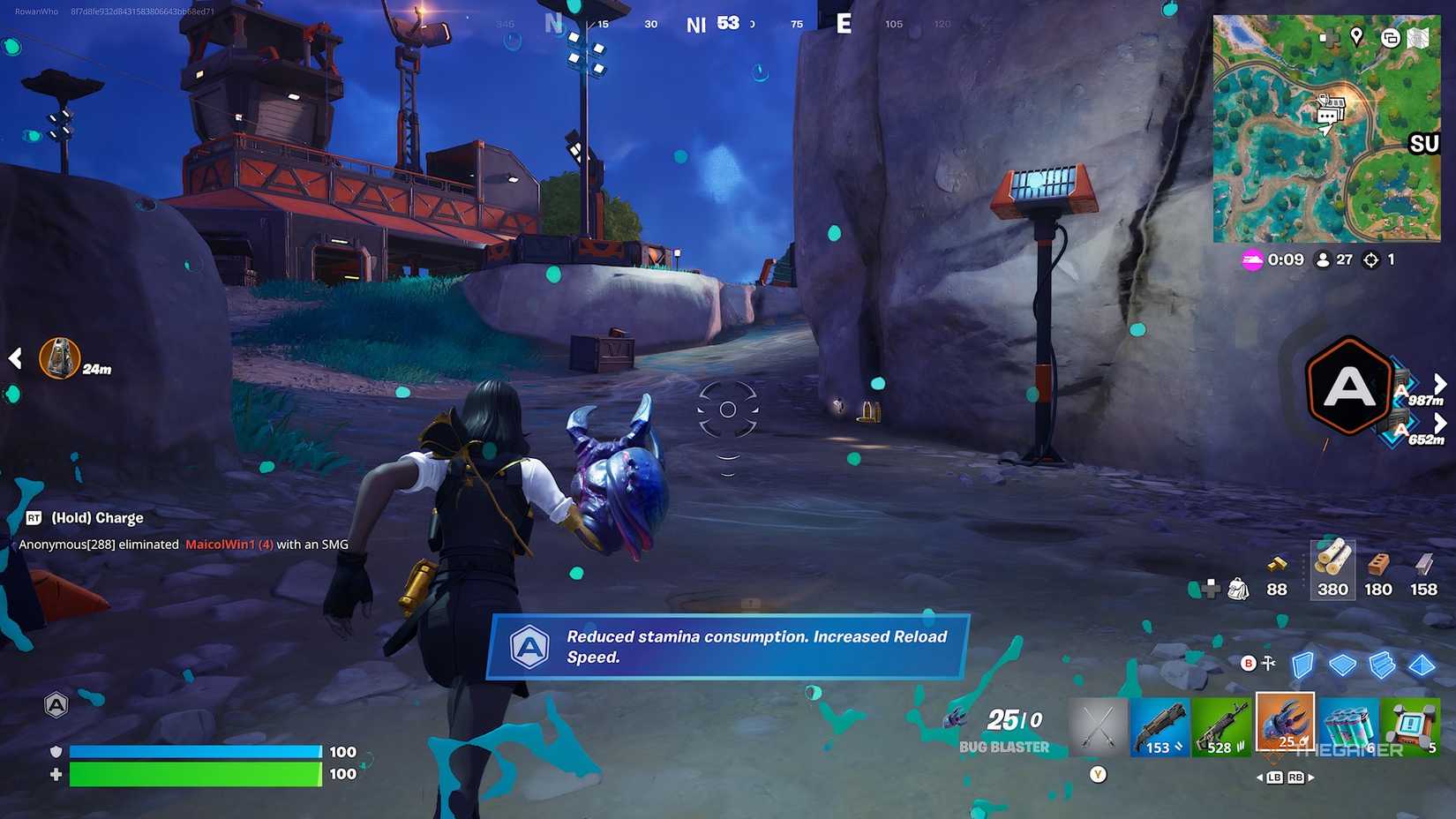This screenshot has height=819, width=1456.
Task: Open the backpack inventory icon
Action: 1238,589
